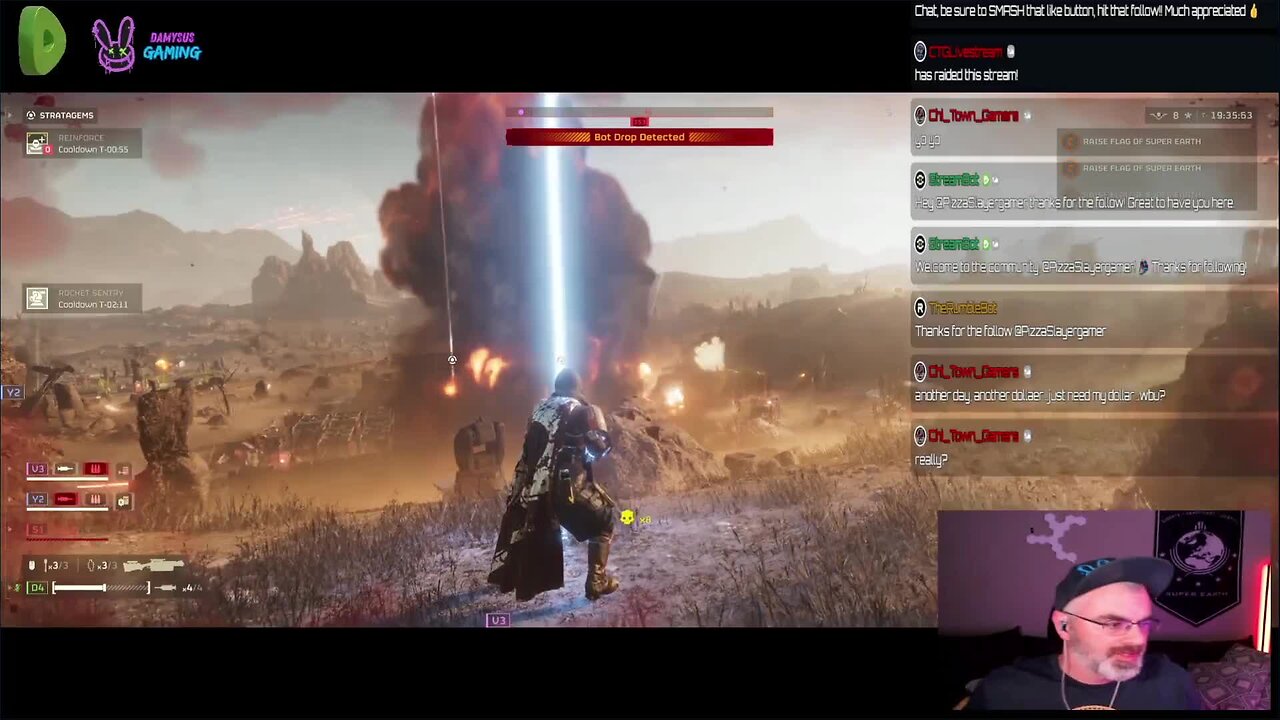Select the Reinforce stratagem icon
The height and width of the screenshot is (720, 1280).
(x=36, y=143)
